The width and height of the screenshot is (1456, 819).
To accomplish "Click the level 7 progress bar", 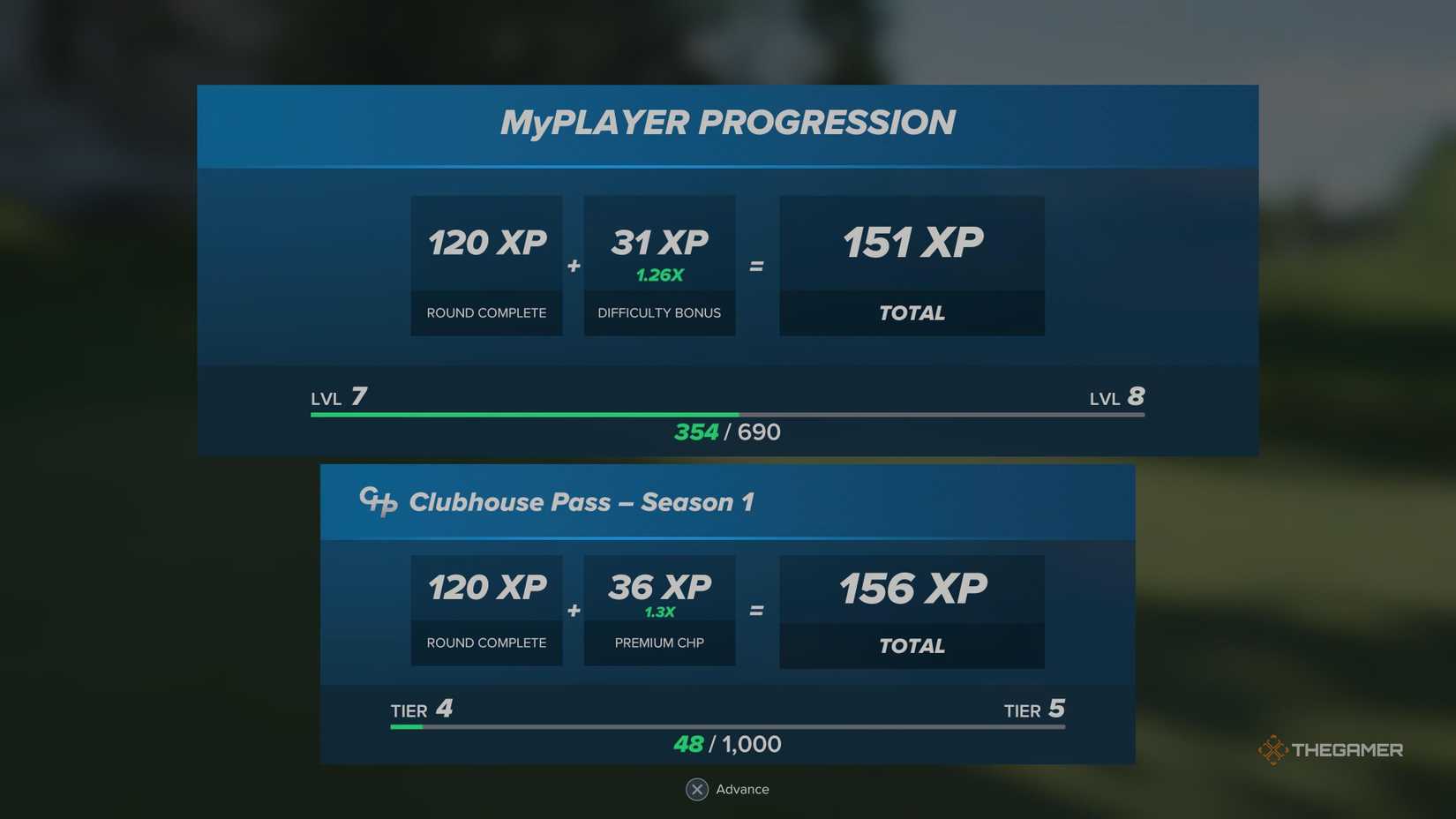I will tap(727, 413).
